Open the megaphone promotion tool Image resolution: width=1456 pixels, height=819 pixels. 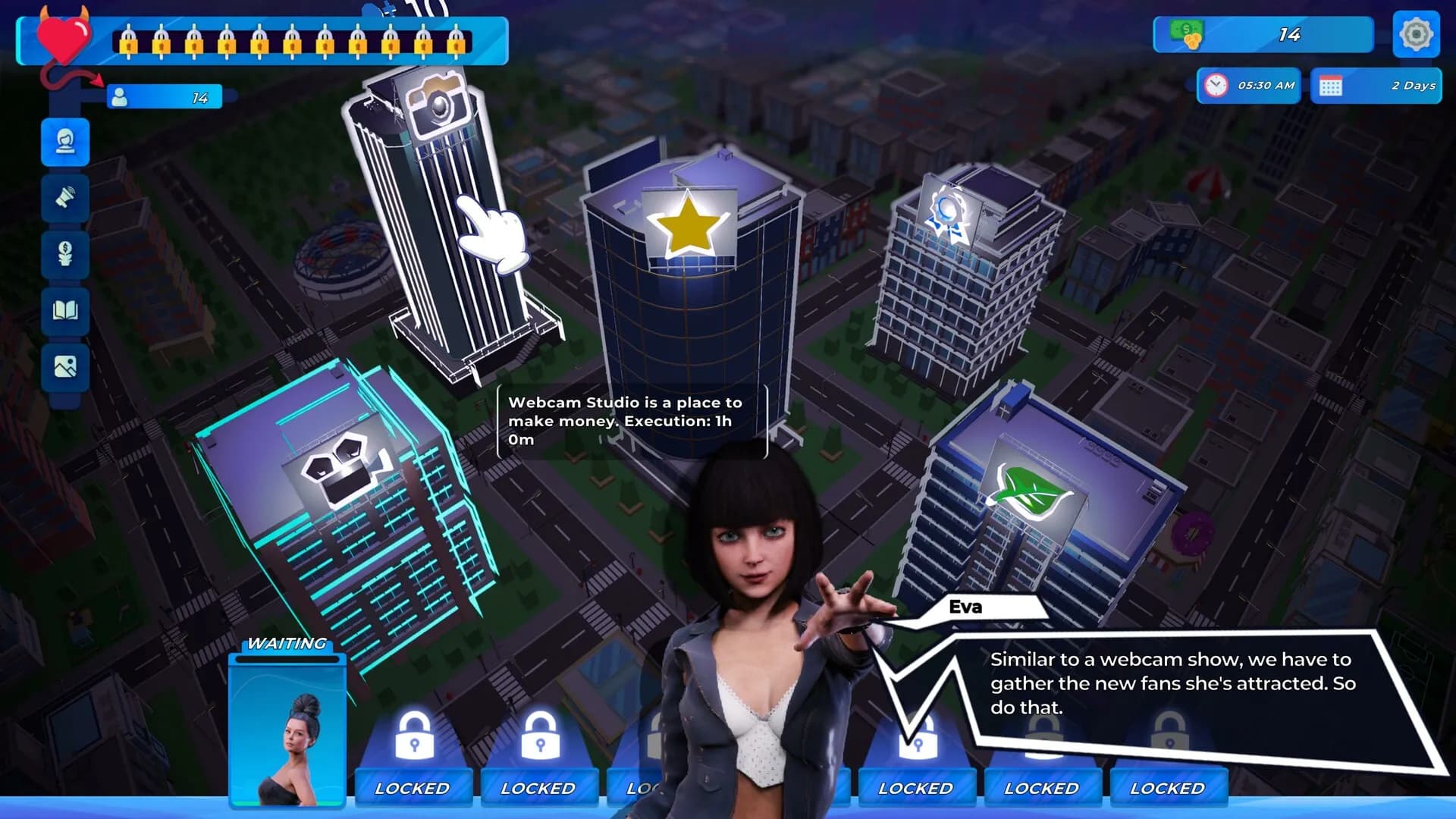[64, 199]
